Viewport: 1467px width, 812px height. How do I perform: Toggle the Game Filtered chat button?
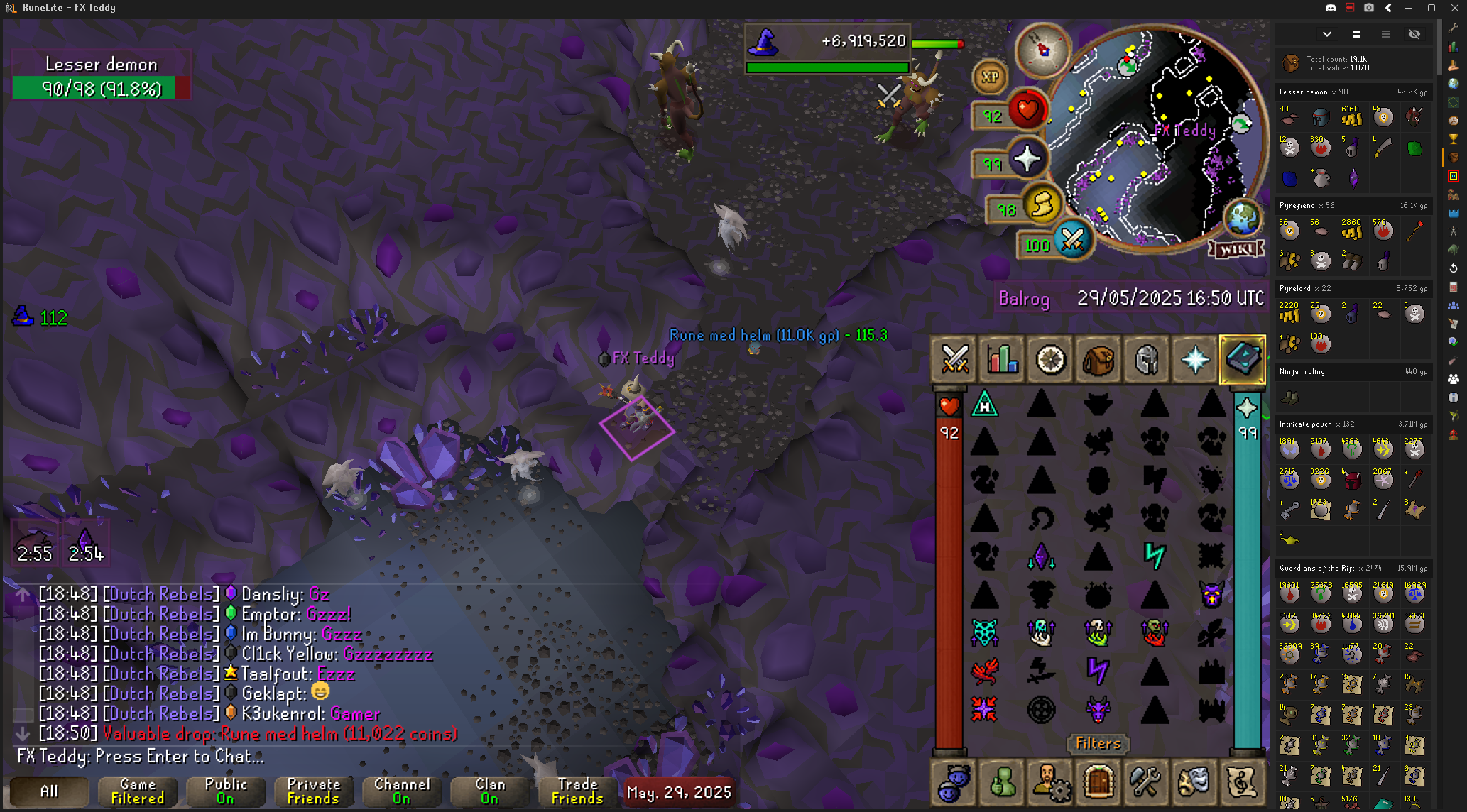click(138, 791)
